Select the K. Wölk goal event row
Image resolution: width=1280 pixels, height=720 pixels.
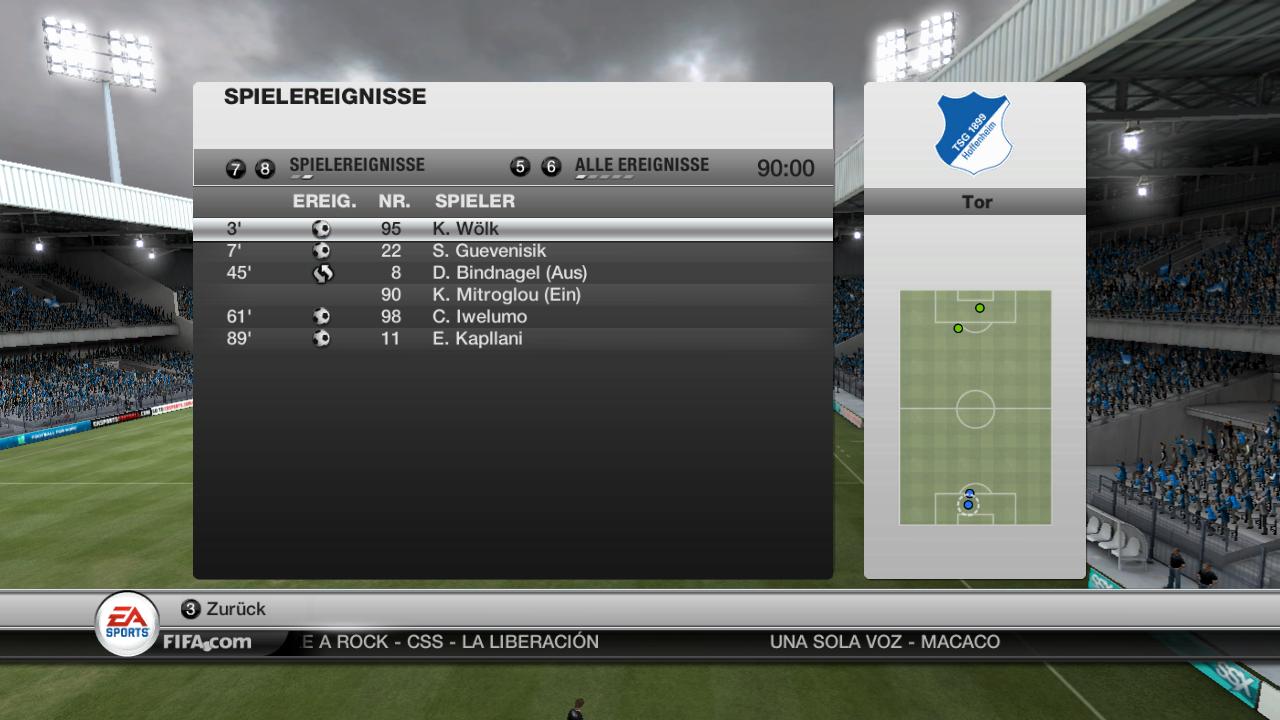coord(512,229)
